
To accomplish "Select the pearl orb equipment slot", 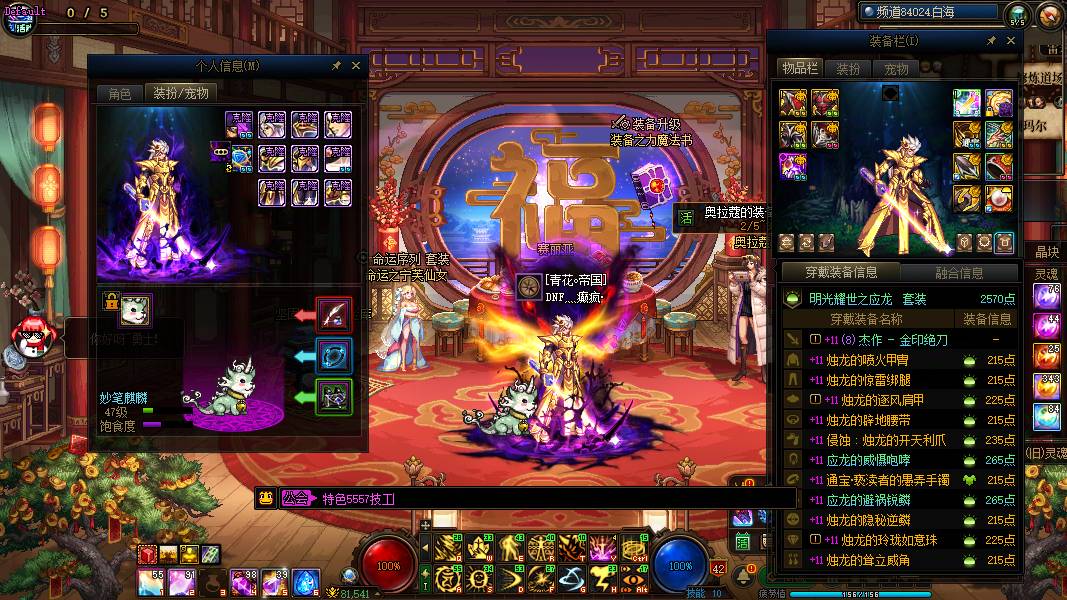I will click(999, 198).
